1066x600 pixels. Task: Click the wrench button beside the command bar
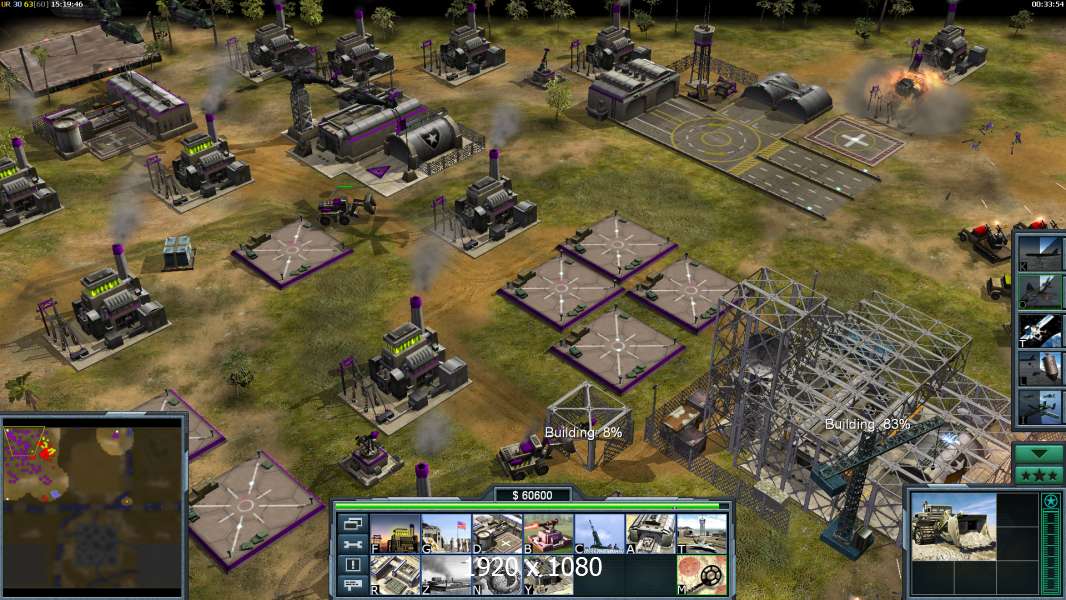(352, 544)
